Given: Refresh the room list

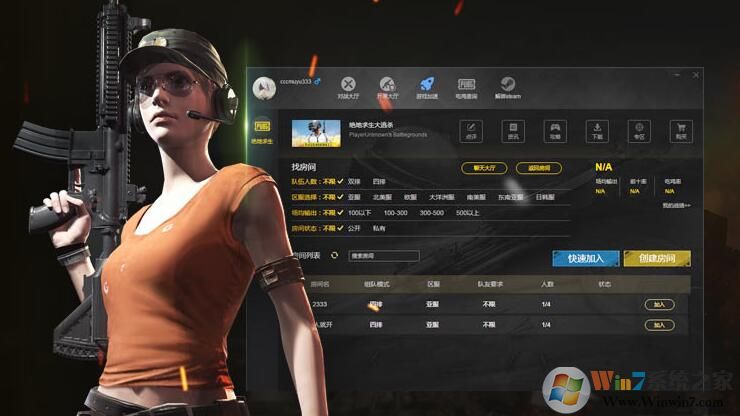Looking at the screenshot, I should click(x=334, y=257).
